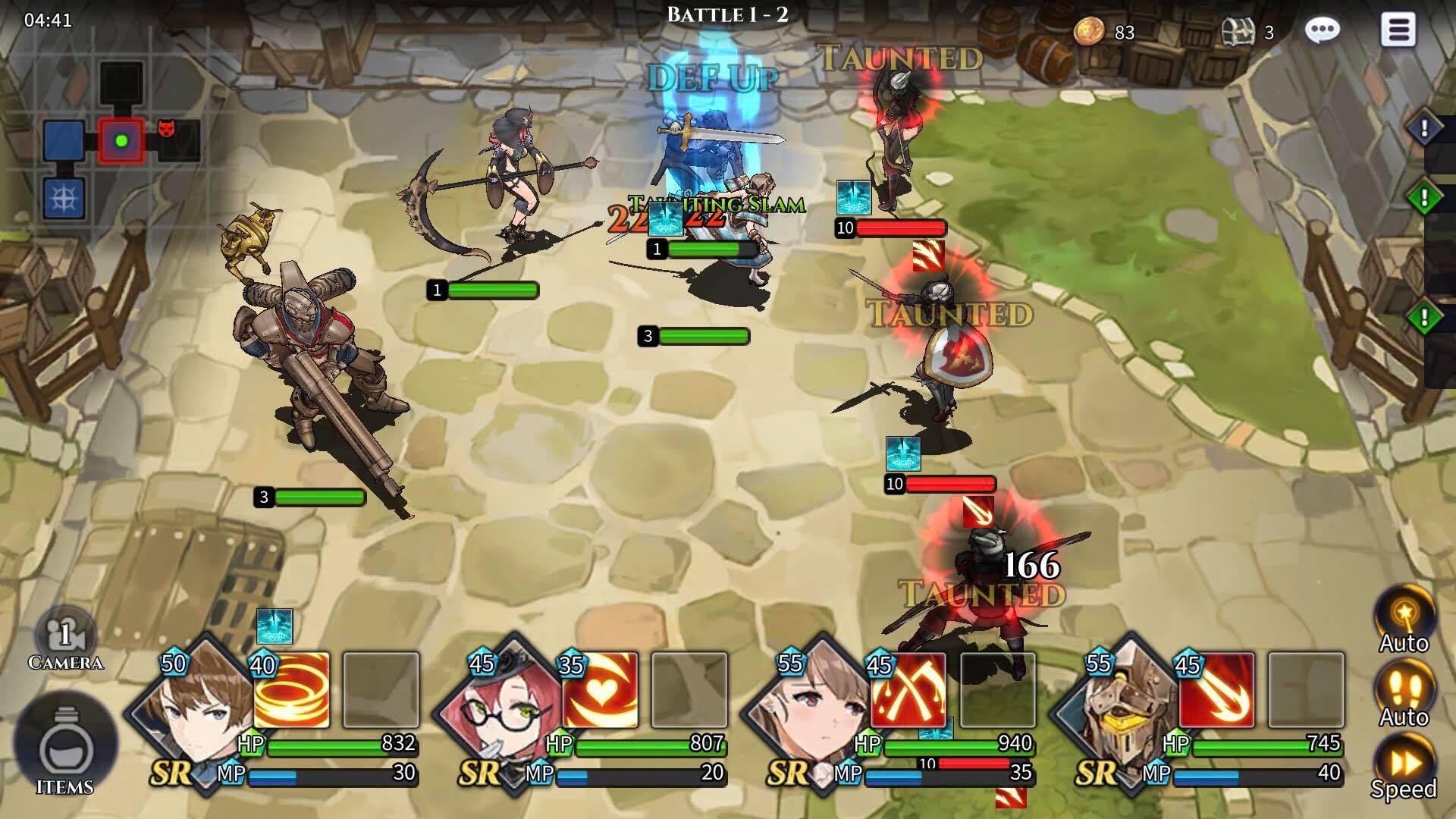Click the gold coin icon
The width and height of the screenshot is (1456, 819).
(x=1090, y=32)
